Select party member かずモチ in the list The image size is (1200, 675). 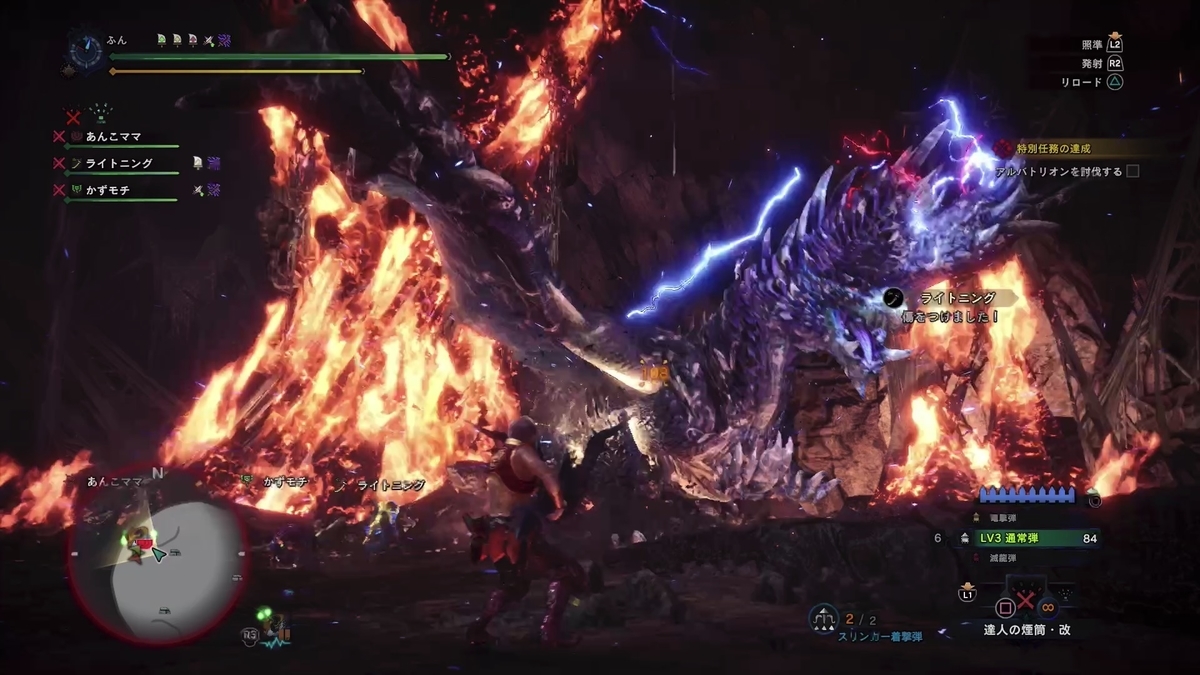[107, 189]
